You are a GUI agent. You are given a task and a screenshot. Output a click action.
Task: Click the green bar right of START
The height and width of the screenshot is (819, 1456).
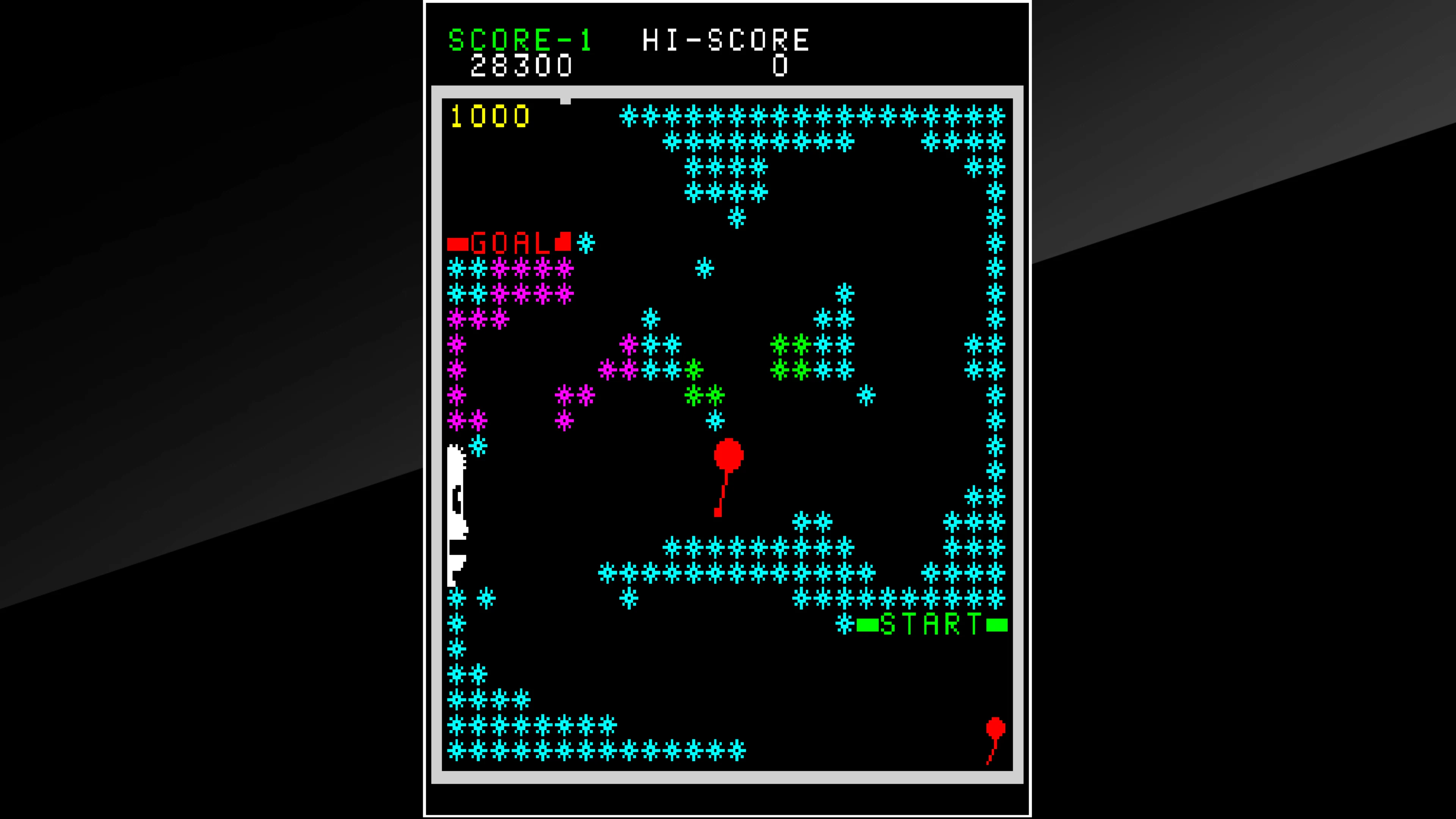(998, 625)
